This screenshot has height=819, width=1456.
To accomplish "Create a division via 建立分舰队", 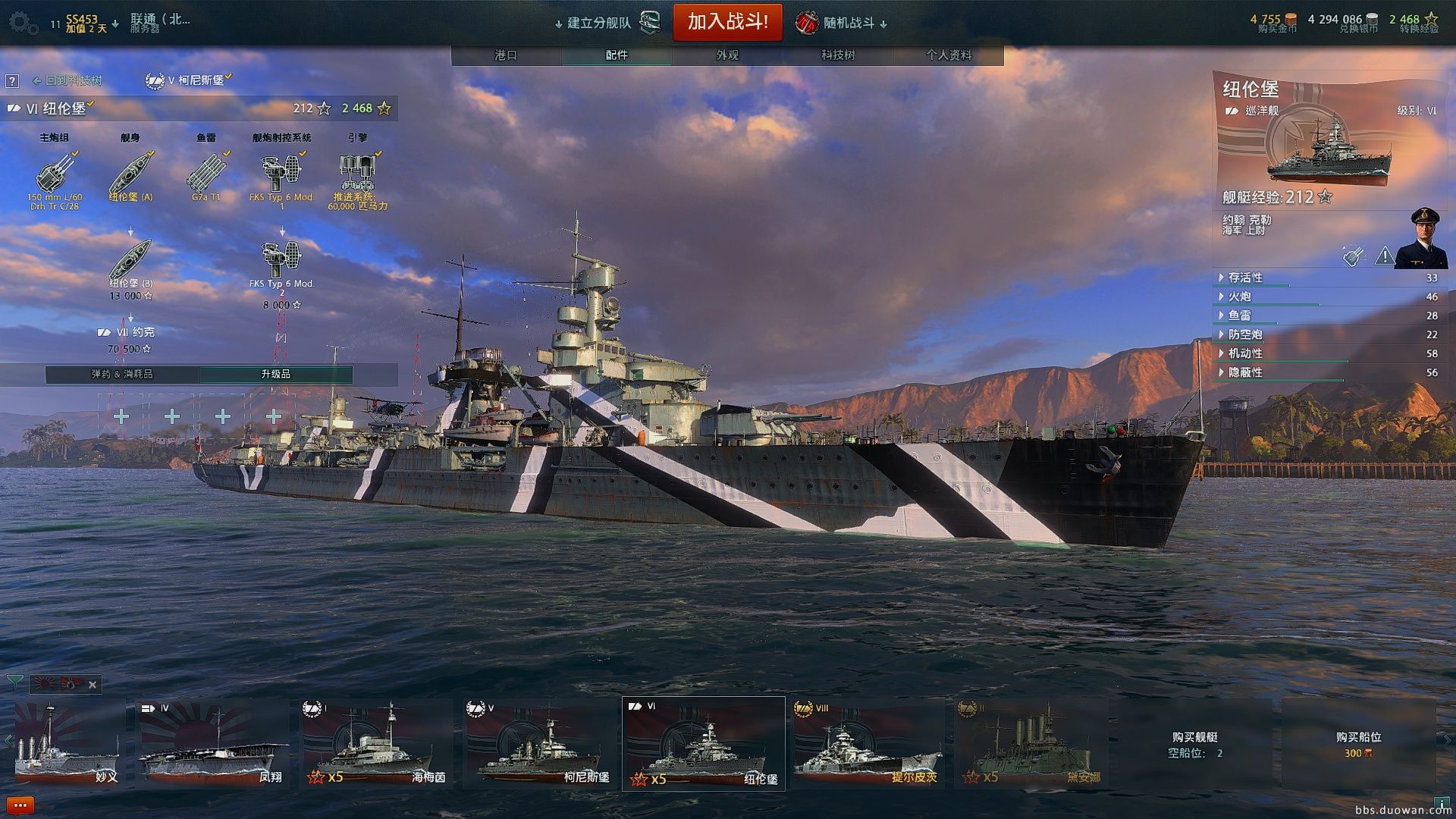I will coord(599,24).
